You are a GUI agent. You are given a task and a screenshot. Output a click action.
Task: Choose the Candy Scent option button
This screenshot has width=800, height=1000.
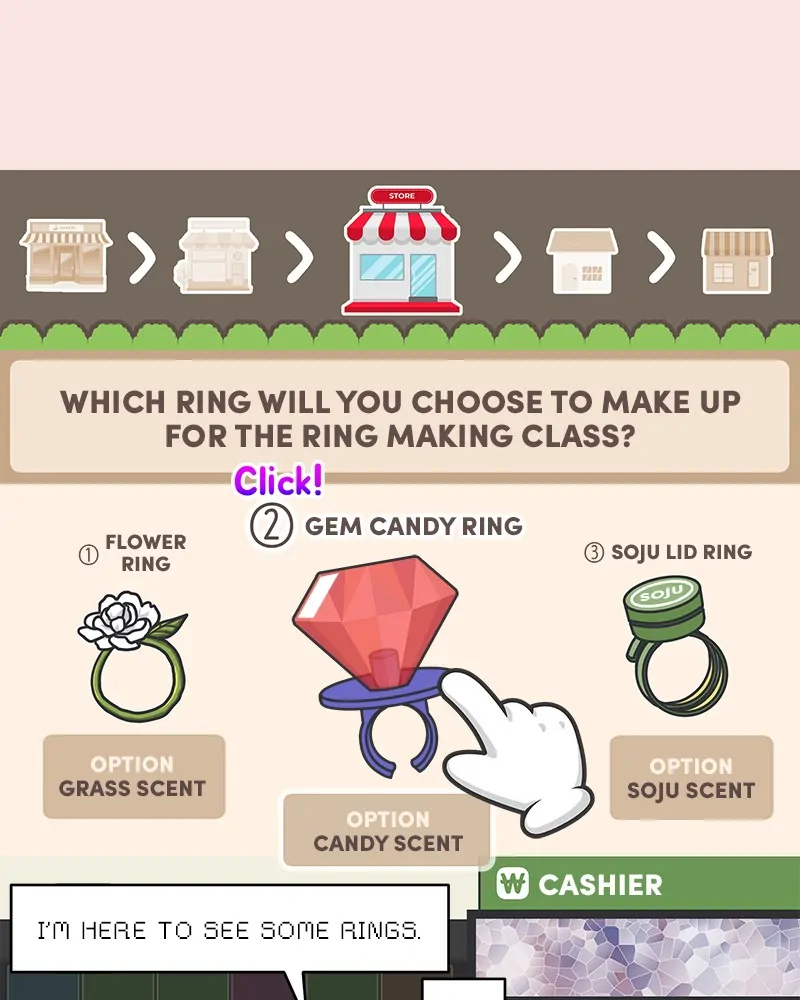pyautogui.click(x=387, y=831)
